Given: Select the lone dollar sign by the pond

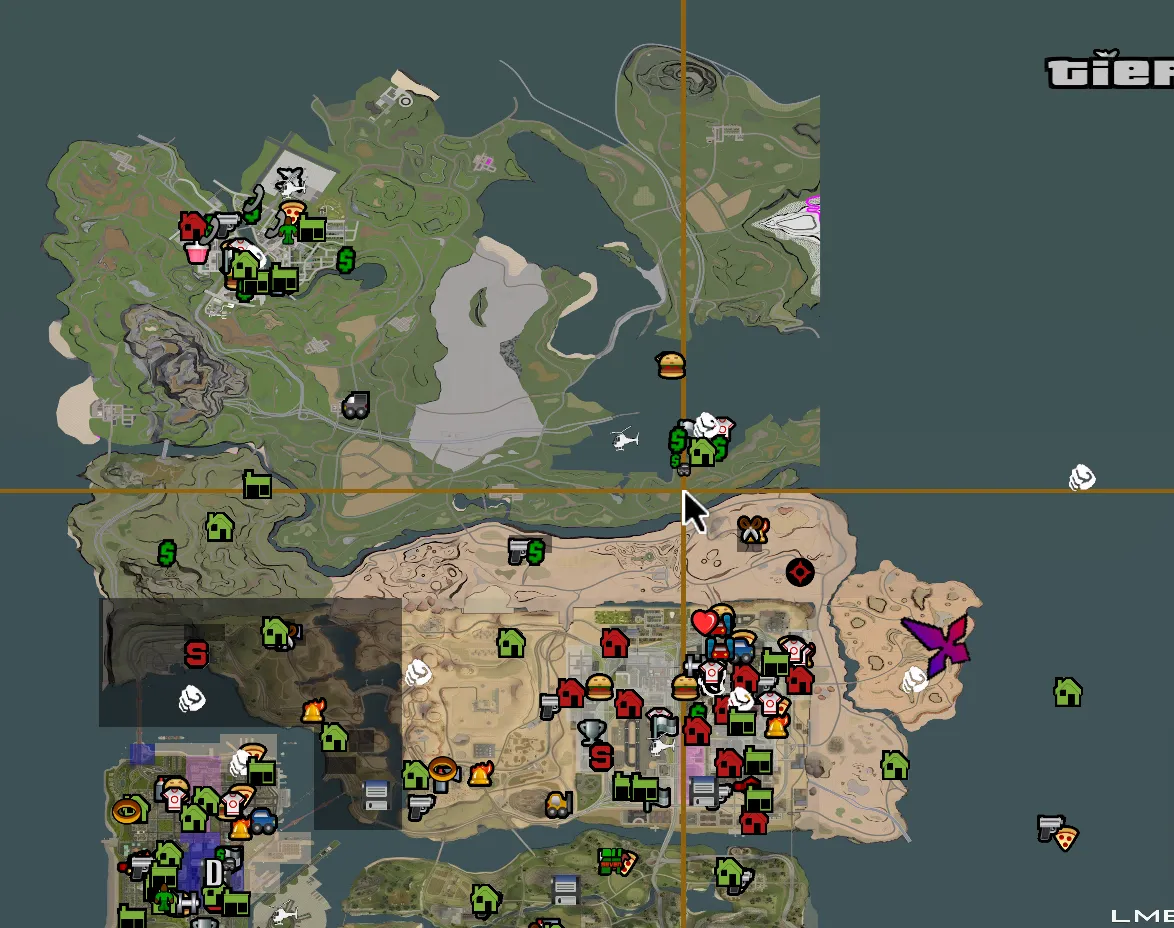Looking at the screenshot, I should [346, 260].
